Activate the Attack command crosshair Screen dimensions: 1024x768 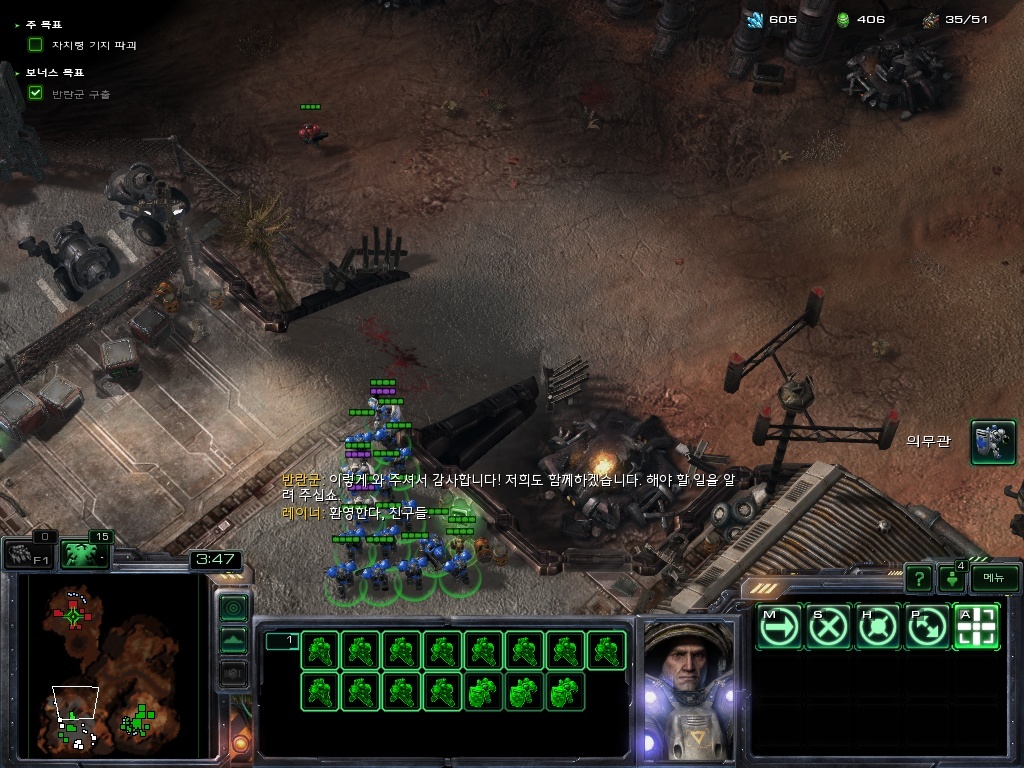(x=977, y=627)
